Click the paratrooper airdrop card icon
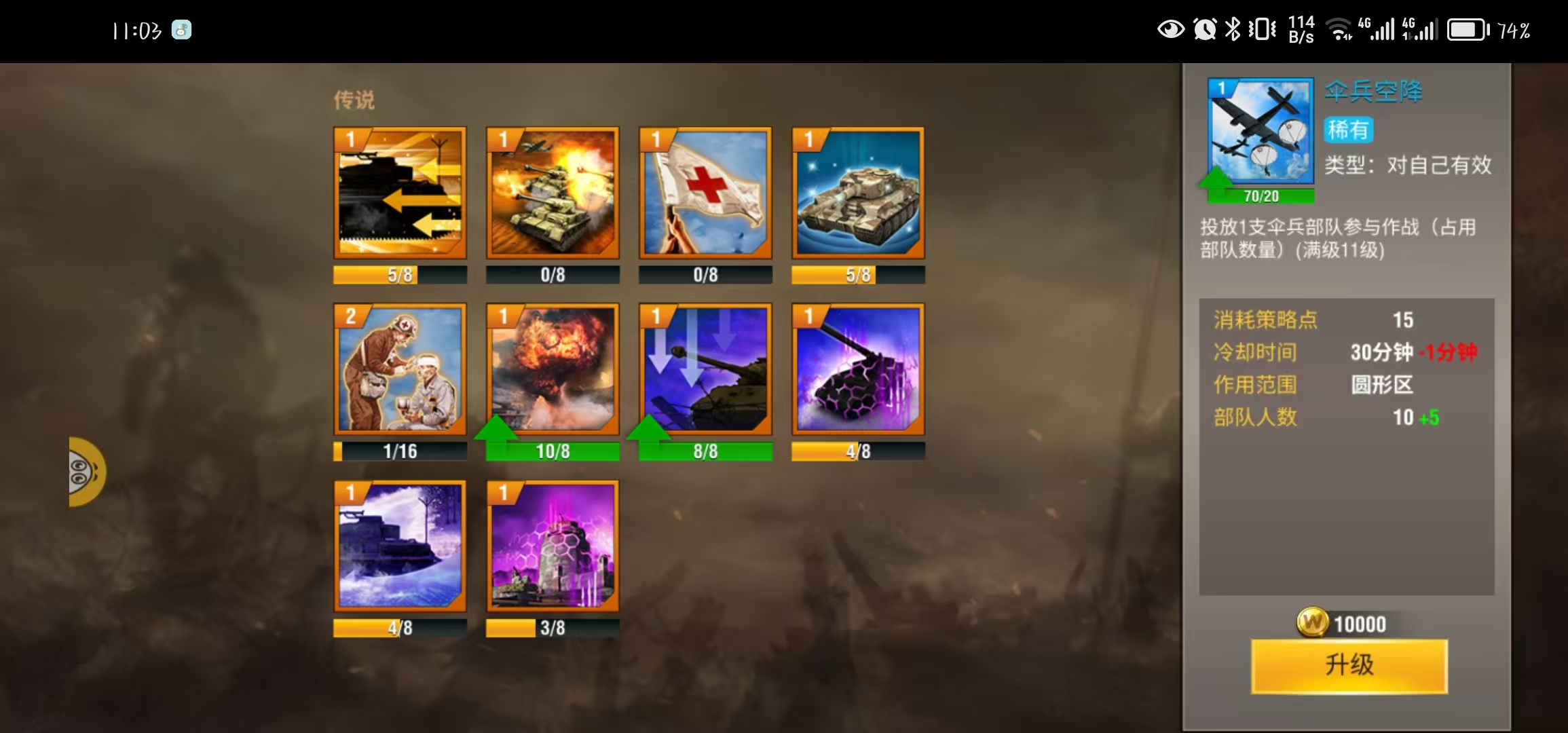The image size is (1568, 733). click(1261, 132)
